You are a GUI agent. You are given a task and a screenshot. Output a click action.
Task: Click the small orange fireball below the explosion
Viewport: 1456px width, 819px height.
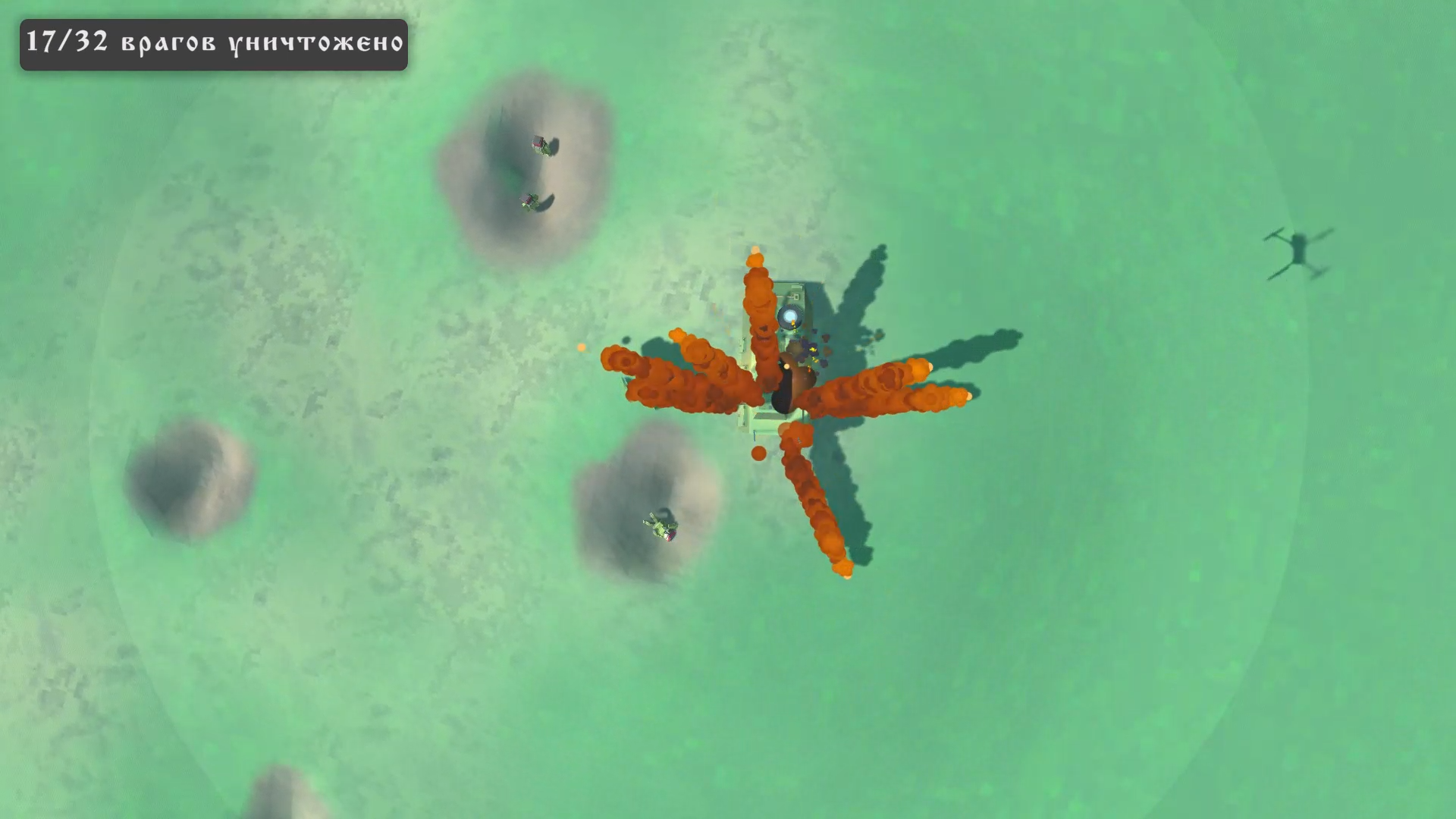tap(758, 455)
